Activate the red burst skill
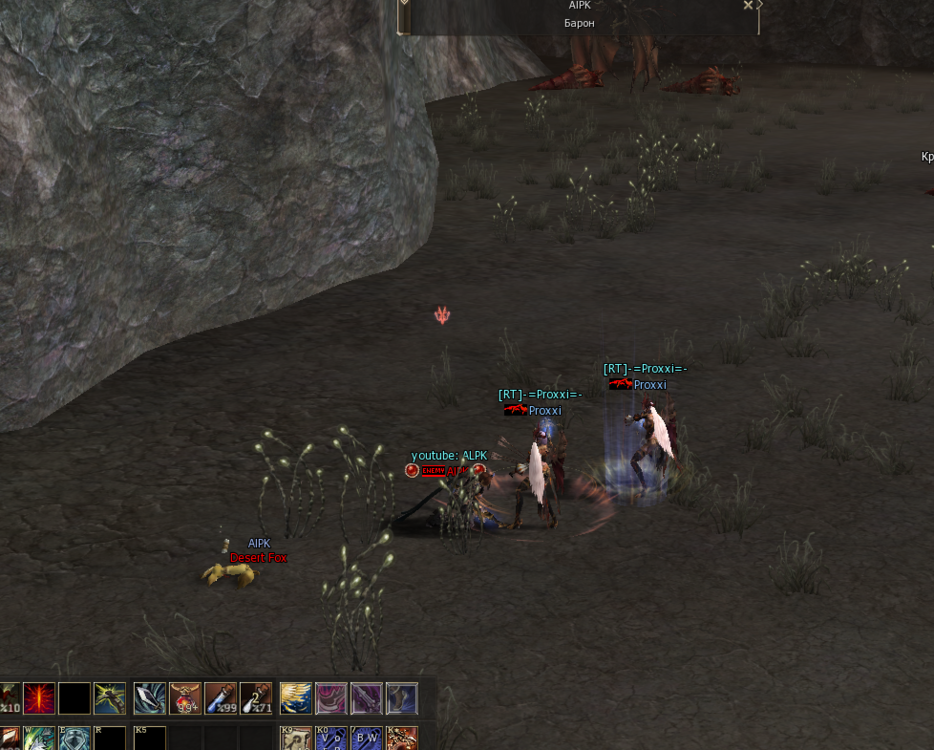This screenshot has width=934, height=750. 40,697
